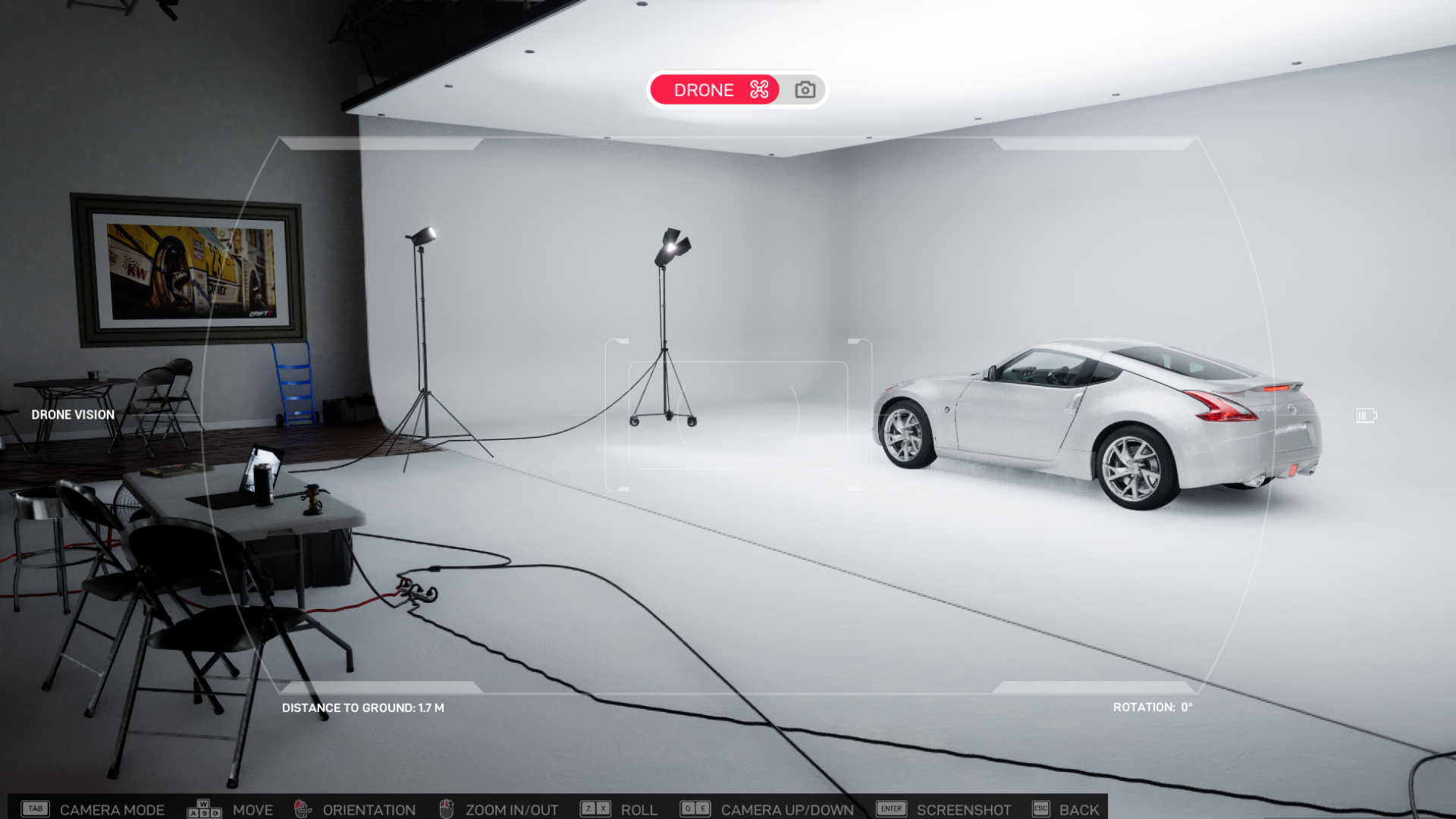
Task: Select the camera icon in the mode pill
Action: (805, 89)
